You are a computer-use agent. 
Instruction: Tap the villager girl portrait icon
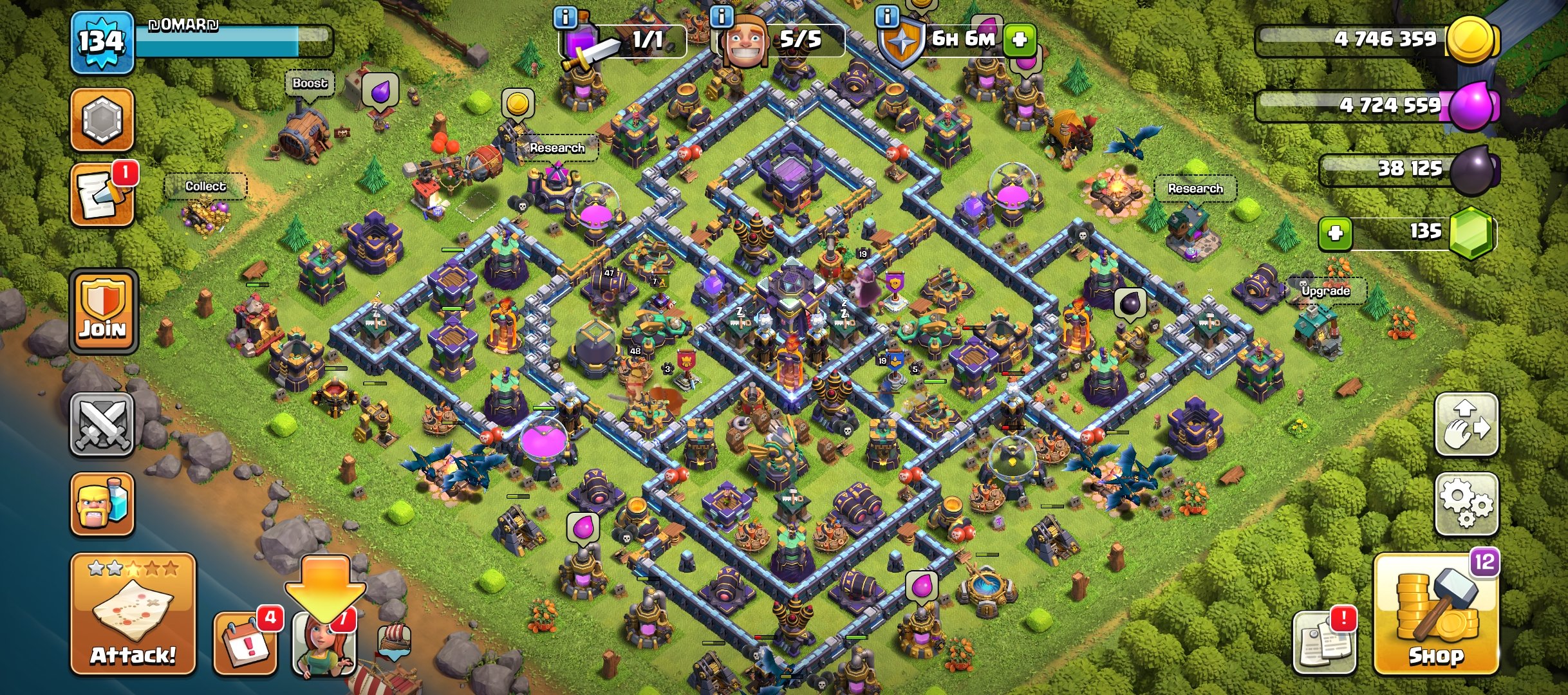[x=324, y=644]
